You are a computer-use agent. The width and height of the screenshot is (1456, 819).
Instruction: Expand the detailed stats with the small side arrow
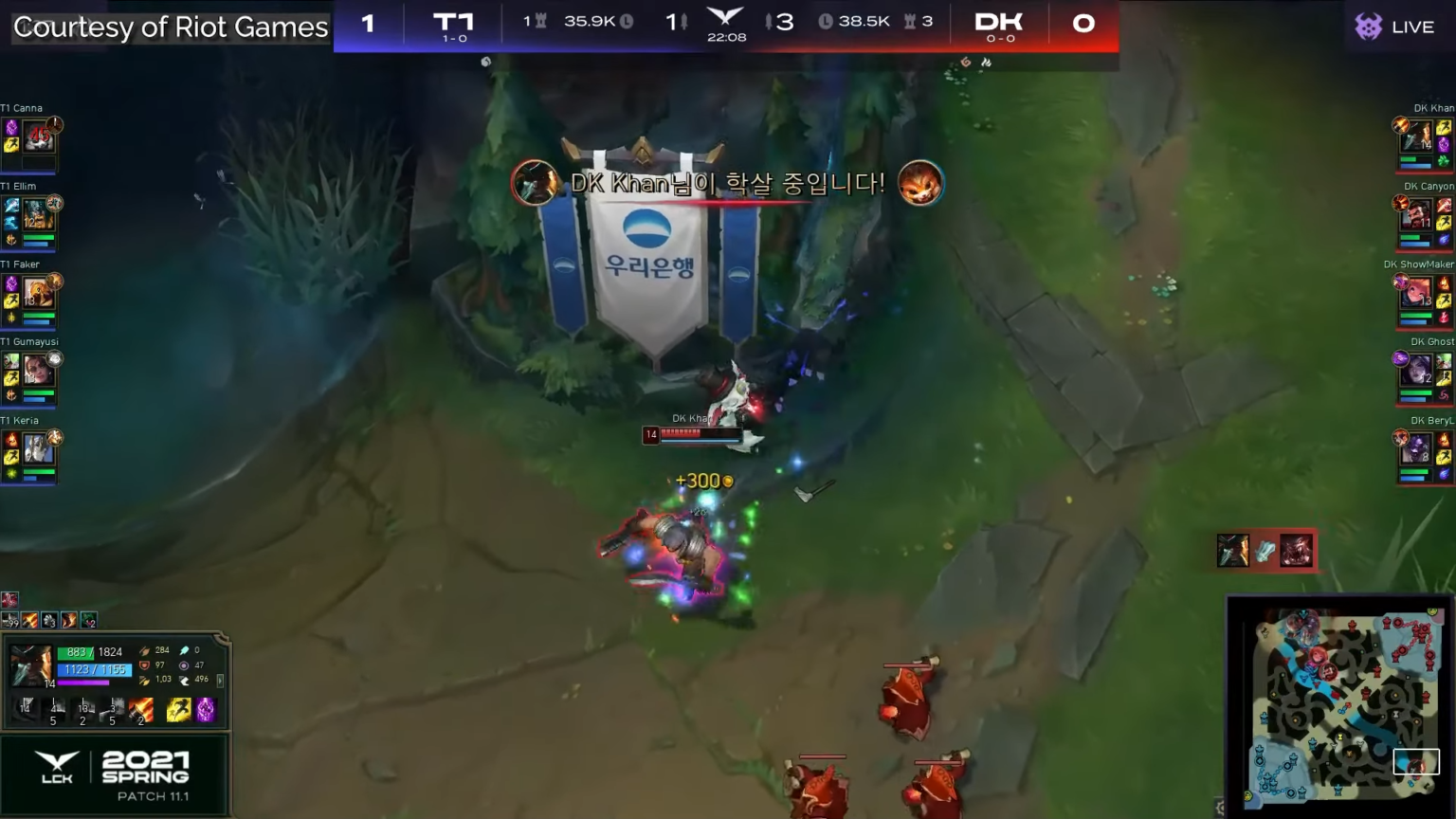(221, 681)
